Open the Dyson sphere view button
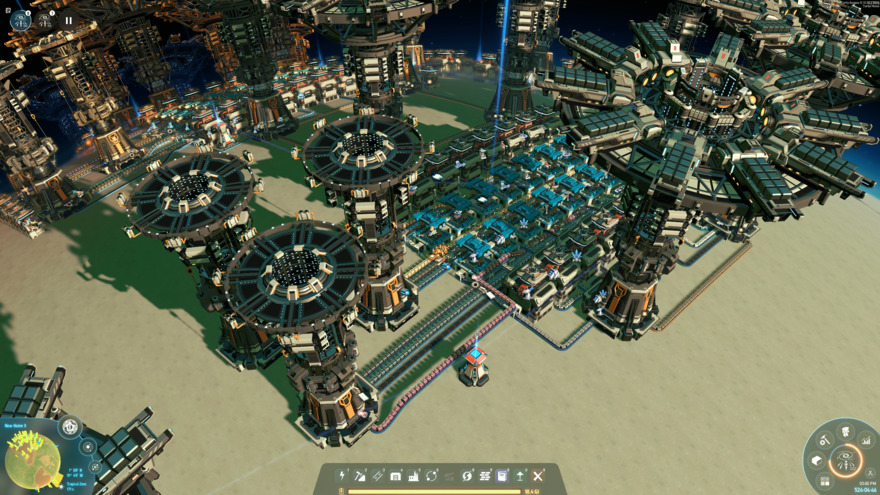This screenshot has height=495, width=880. tap(70, 428)
